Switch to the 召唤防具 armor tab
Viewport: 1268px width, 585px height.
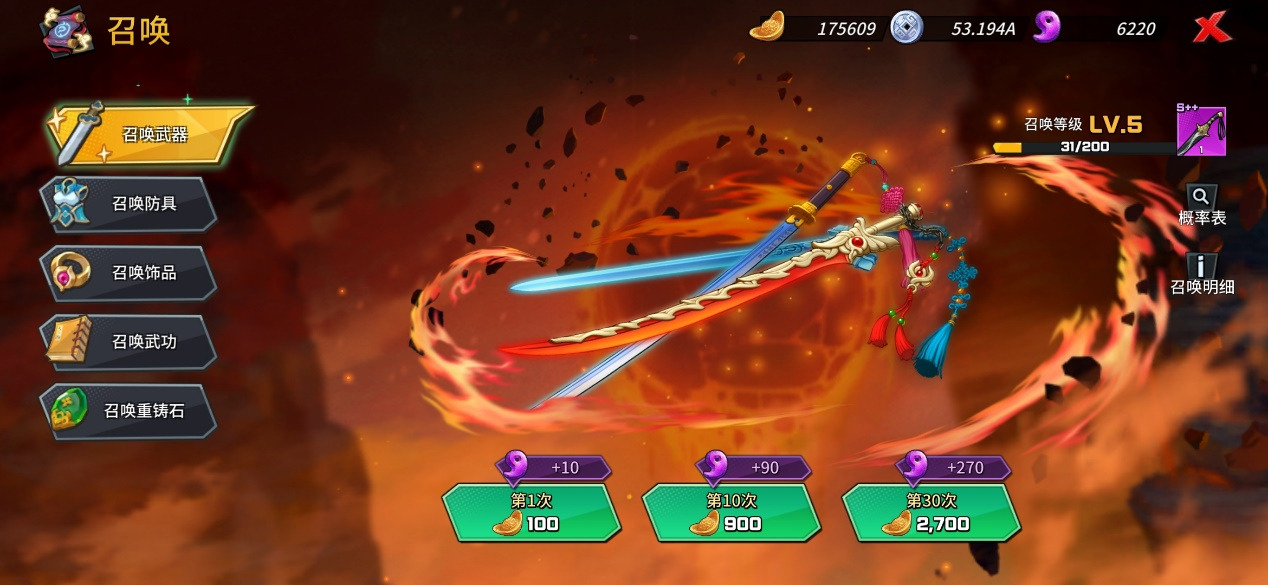pos(130,204)
